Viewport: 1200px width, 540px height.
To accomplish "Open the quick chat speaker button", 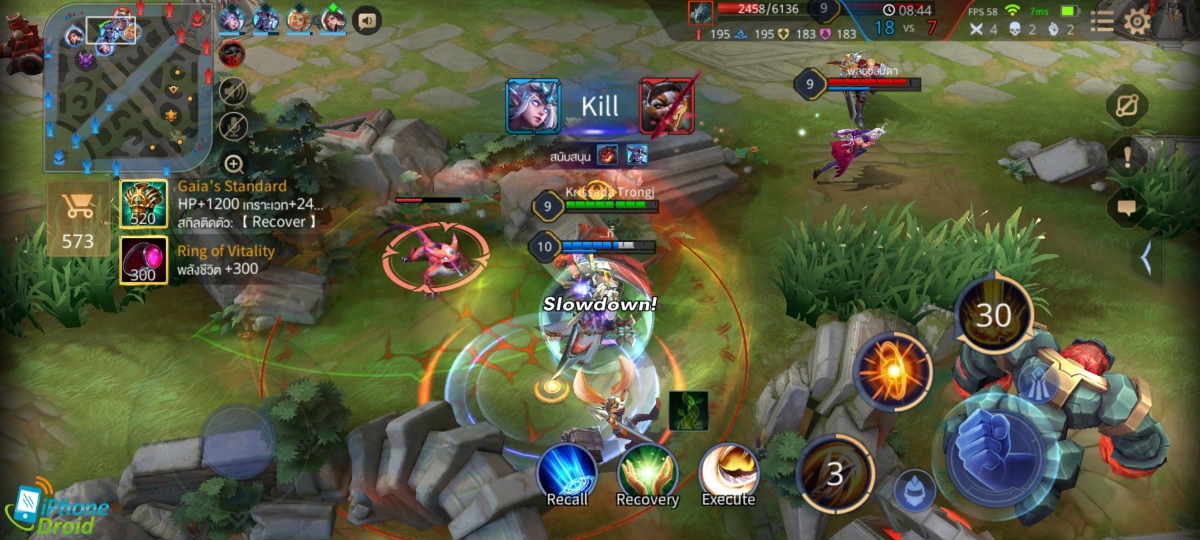I will tap(367, 19).
